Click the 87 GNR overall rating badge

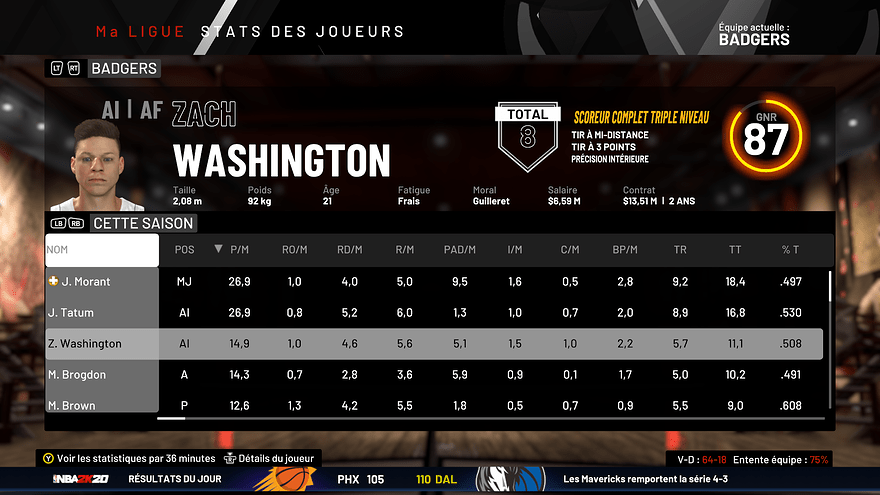(767, 141)
